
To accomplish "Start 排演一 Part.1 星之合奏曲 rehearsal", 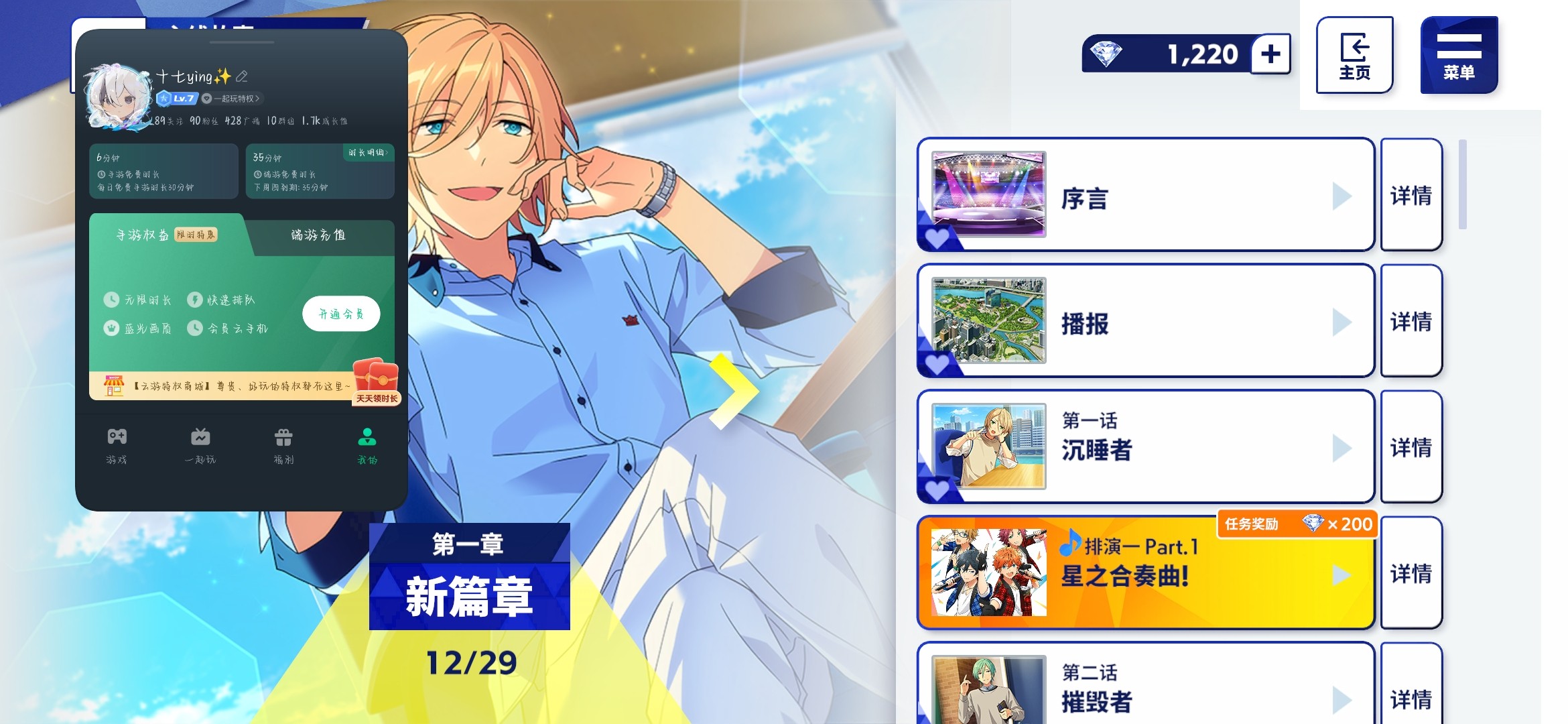I will (x=1145, y=574).
